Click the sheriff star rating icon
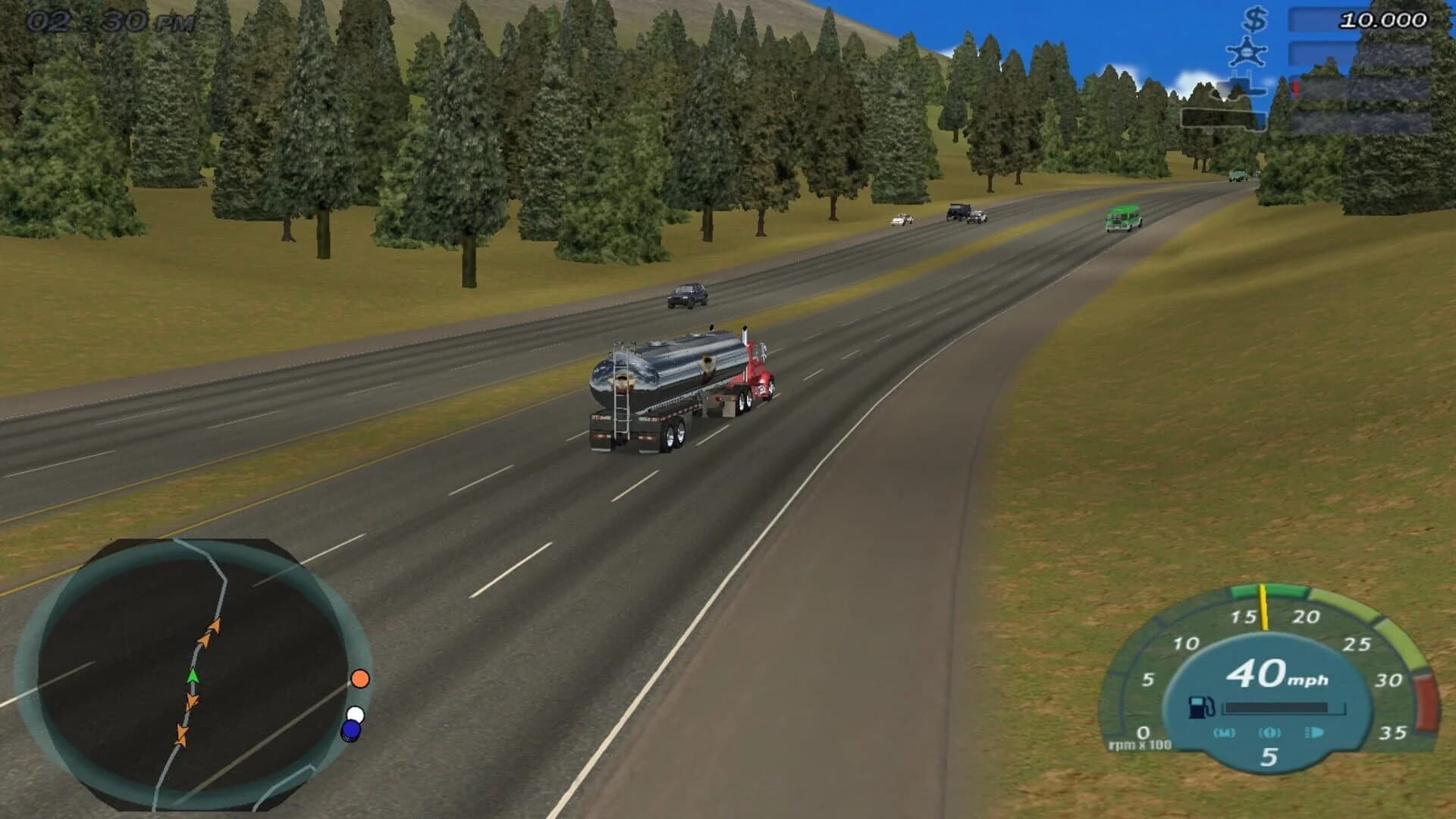Screen dimensions: 1456x819 click(1246, 52)
